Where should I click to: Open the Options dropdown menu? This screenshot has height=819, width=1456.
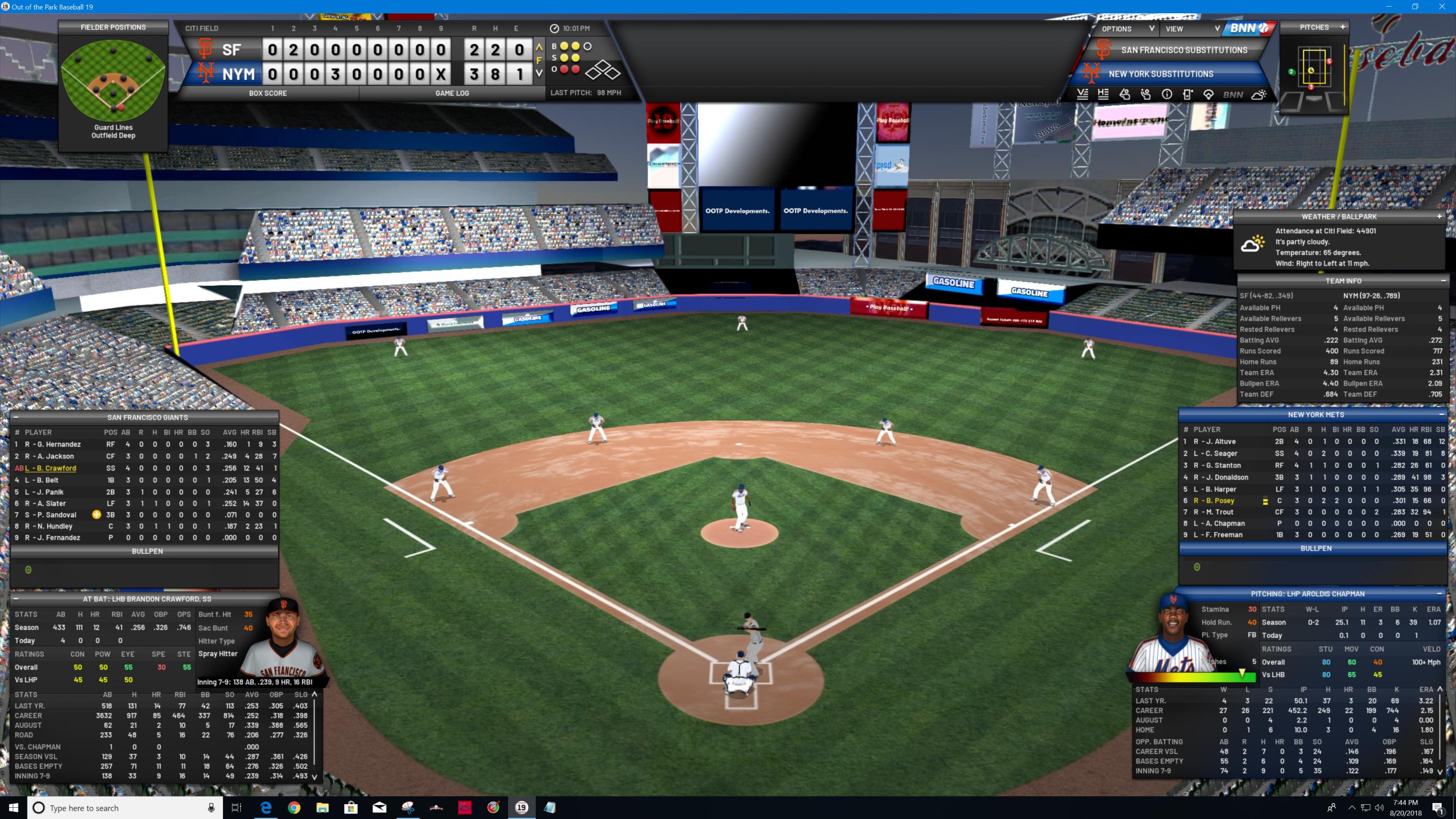(x=1126, y=29)
